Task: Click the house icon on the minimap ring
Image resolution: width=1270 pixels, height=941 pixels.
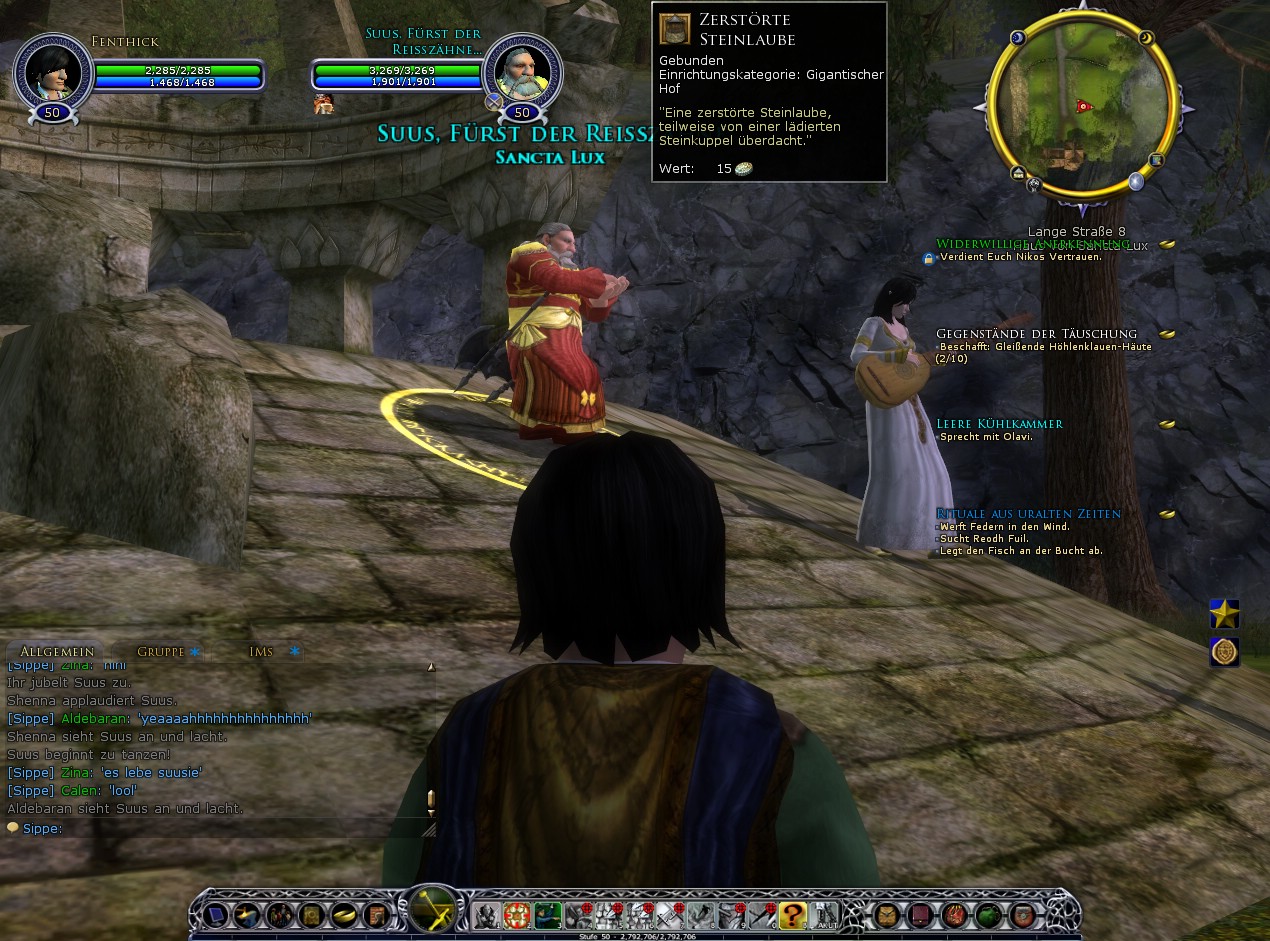Action: tap(1018, 173)
